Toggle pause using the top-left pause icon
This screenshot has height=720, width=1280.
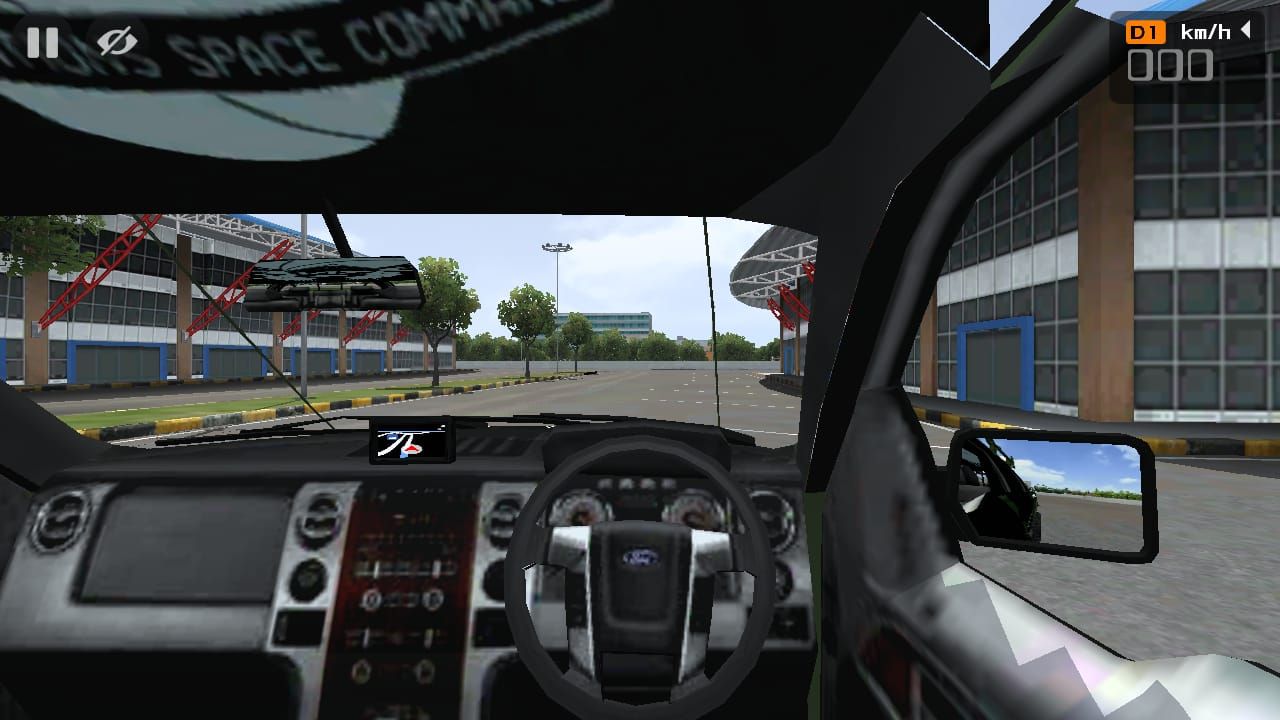click(38, 38)
